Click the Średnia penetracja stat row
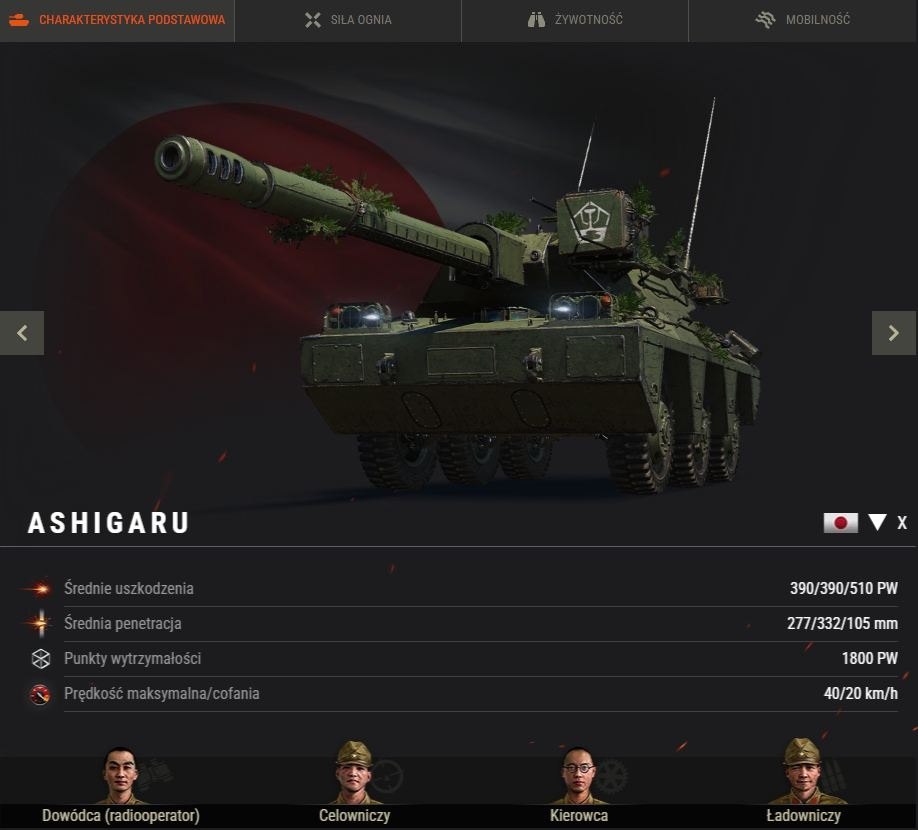The width and height of the screenshot is (918, 830). point(459,624)
